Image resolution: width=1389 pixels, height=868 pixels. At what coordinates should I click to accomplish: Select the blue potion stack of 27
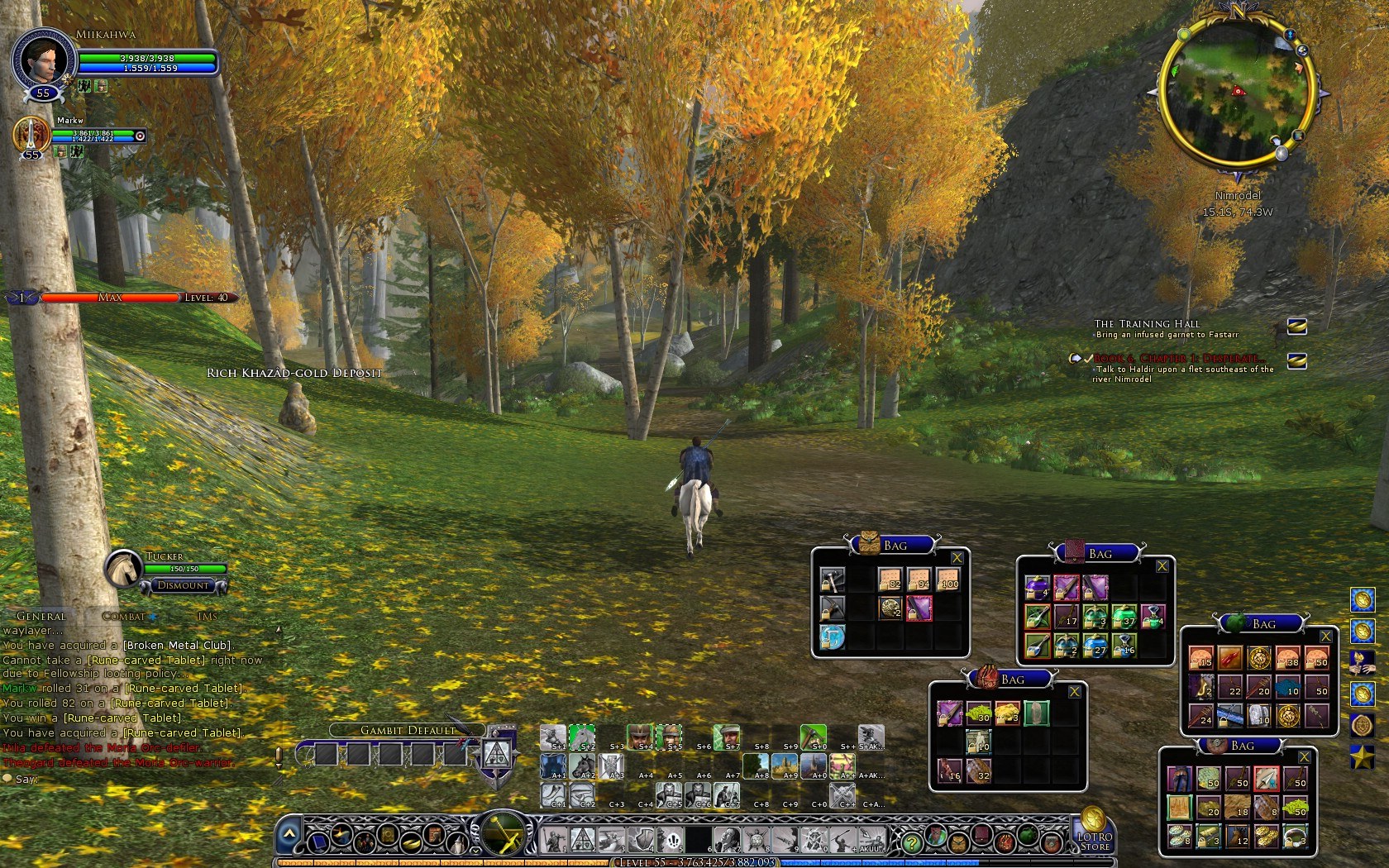tap(1095, 646)
